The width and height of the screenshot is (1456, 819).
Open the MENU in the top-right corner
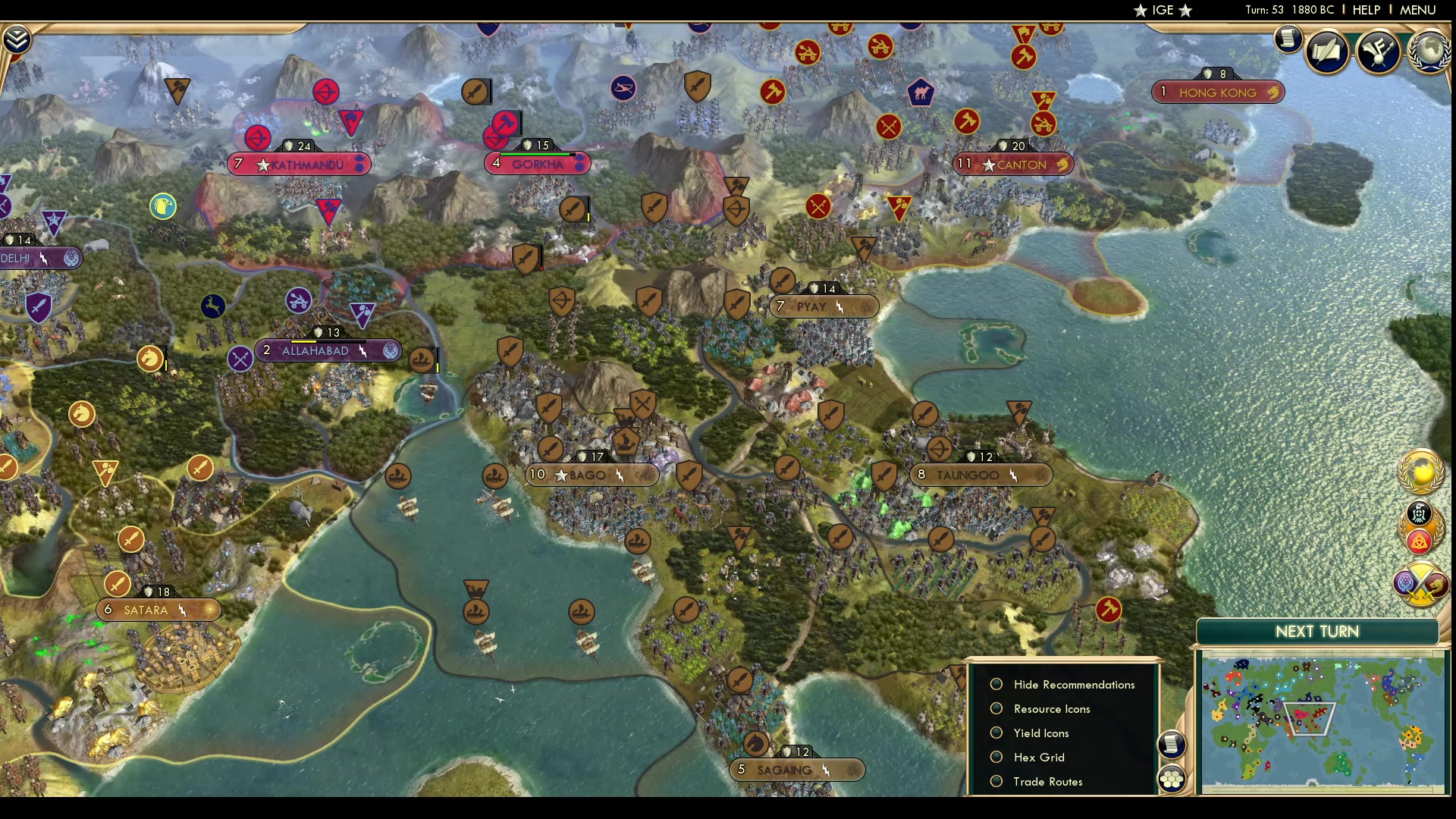click(x=1417, y=10)
